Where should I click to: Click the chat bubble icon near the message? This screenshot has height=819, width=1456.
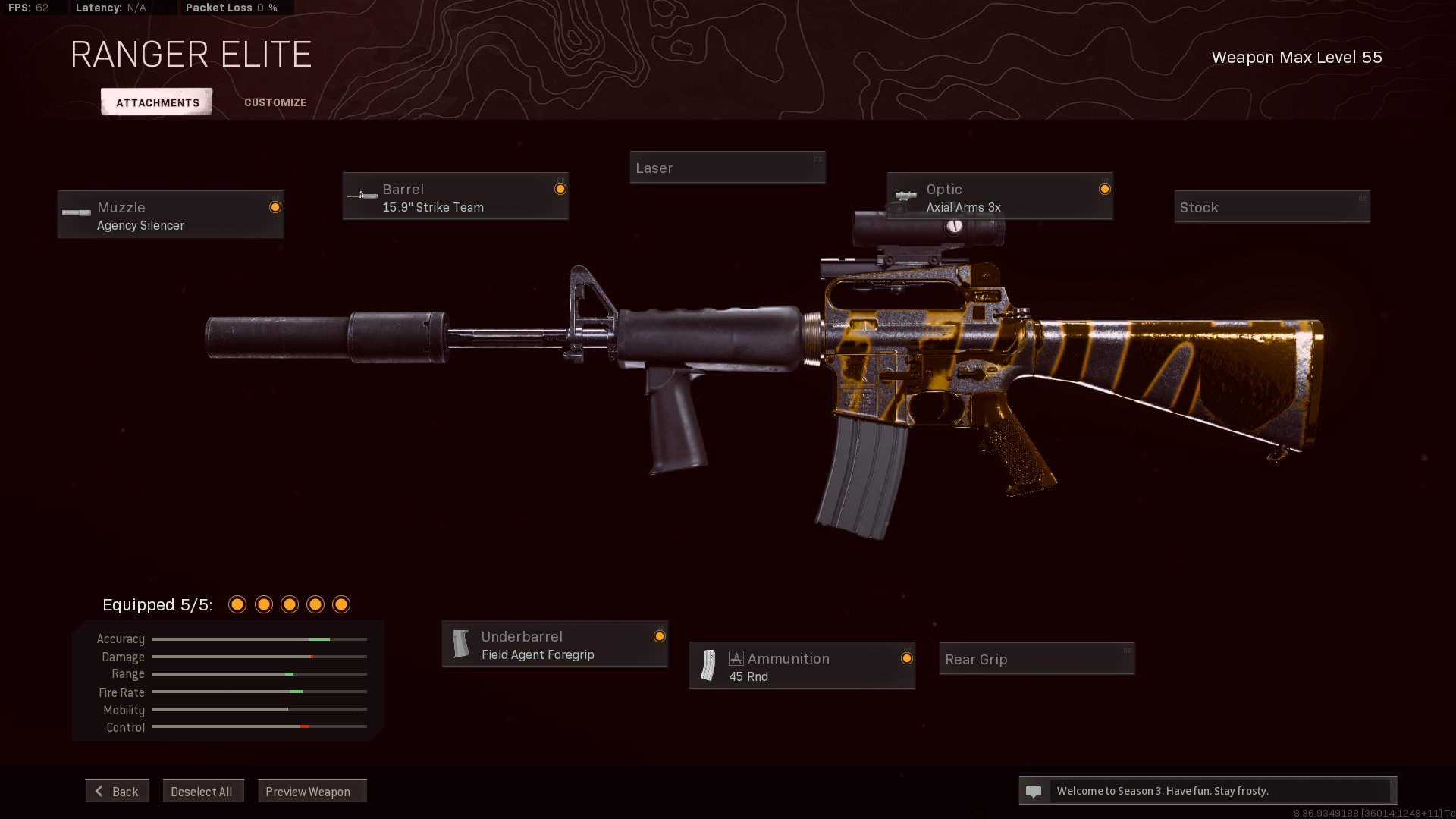pos(1034,791)
